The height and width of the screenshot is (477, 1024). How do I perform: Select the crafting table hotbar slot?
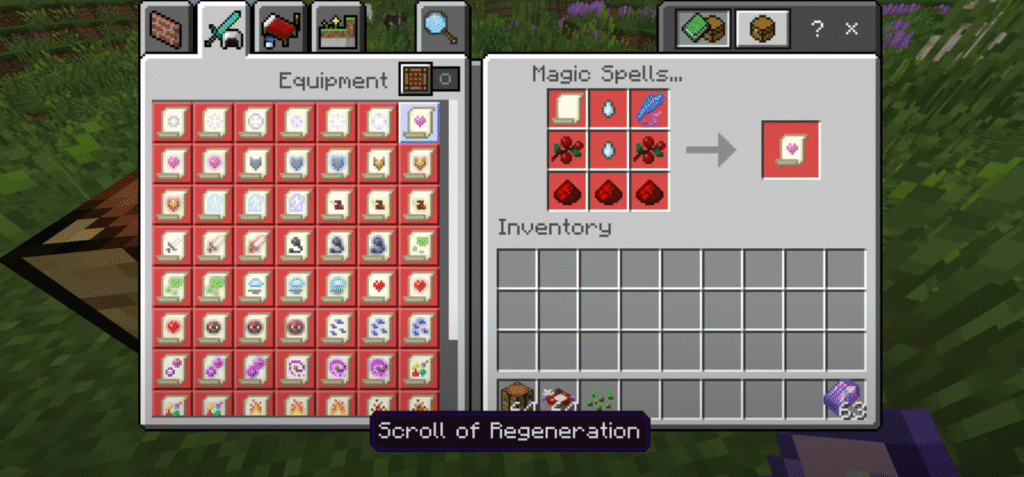click(x=517, y=399)
